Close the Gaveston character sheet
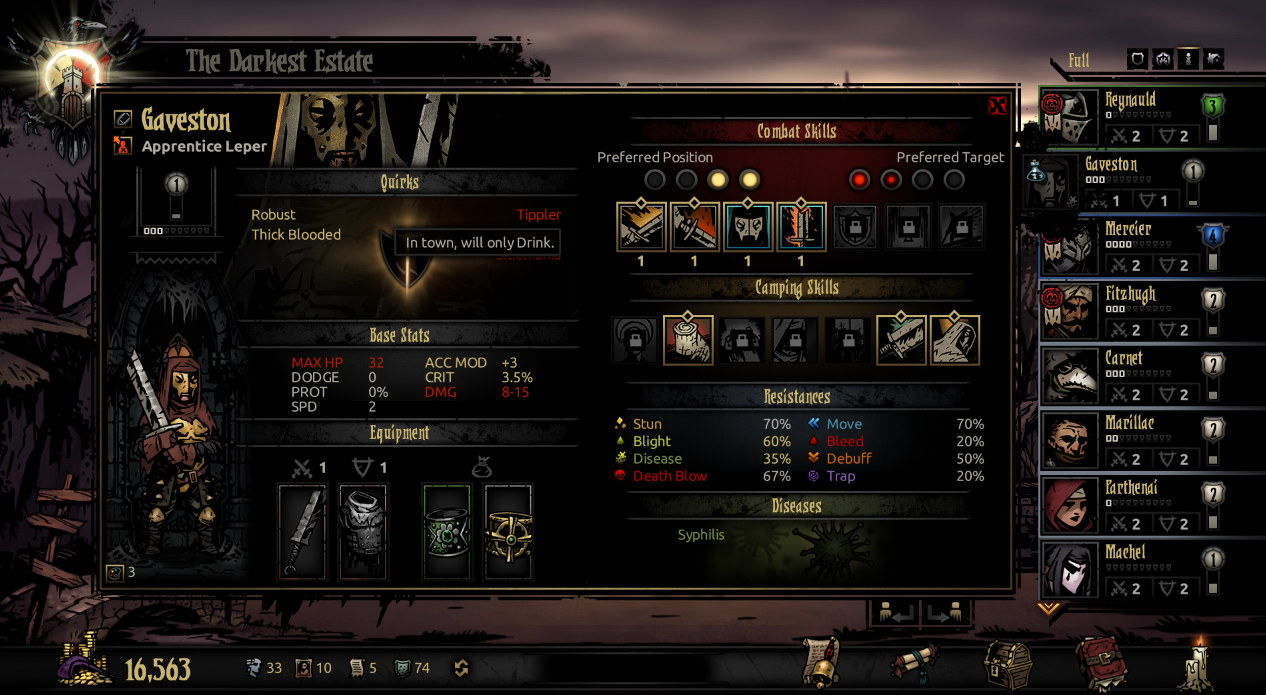1266x695 pixels. (996, 106)
